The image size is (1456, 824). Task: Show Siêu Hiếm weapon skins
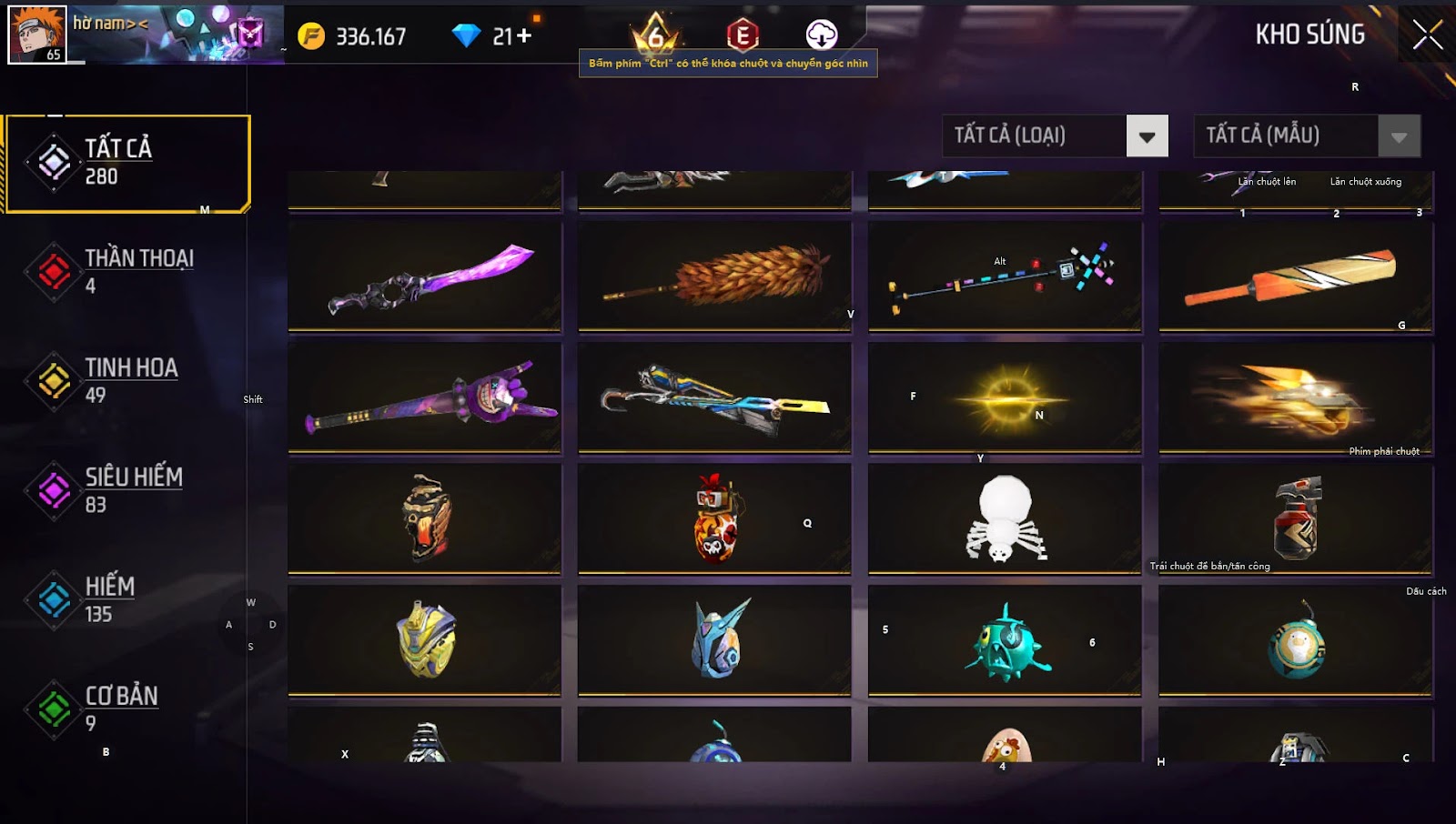coord(126,490)
